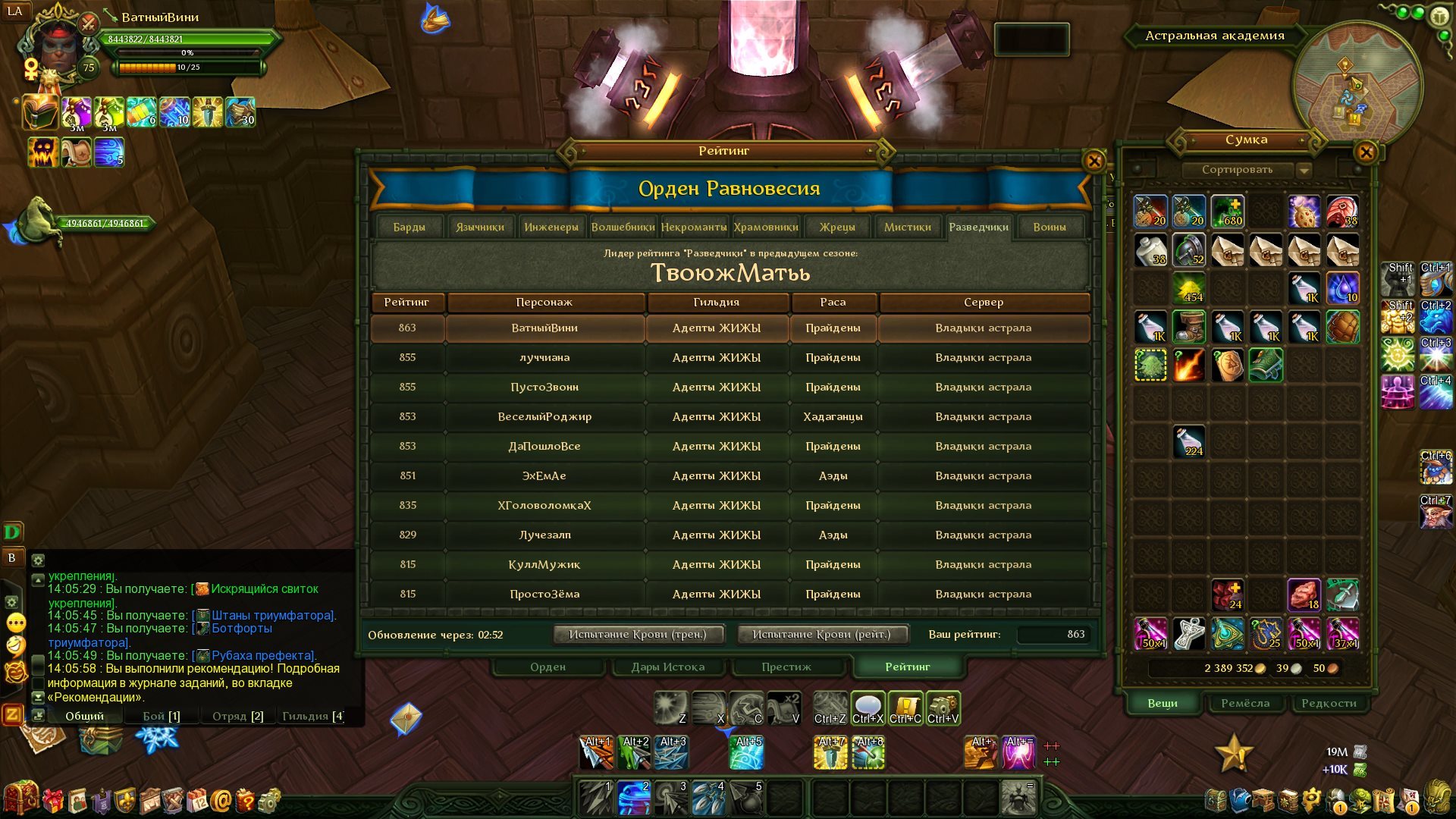The height and width of the screenshot is (819, 1456).
Task: Show the Мистики ranking list
Action: coord(907,227)
